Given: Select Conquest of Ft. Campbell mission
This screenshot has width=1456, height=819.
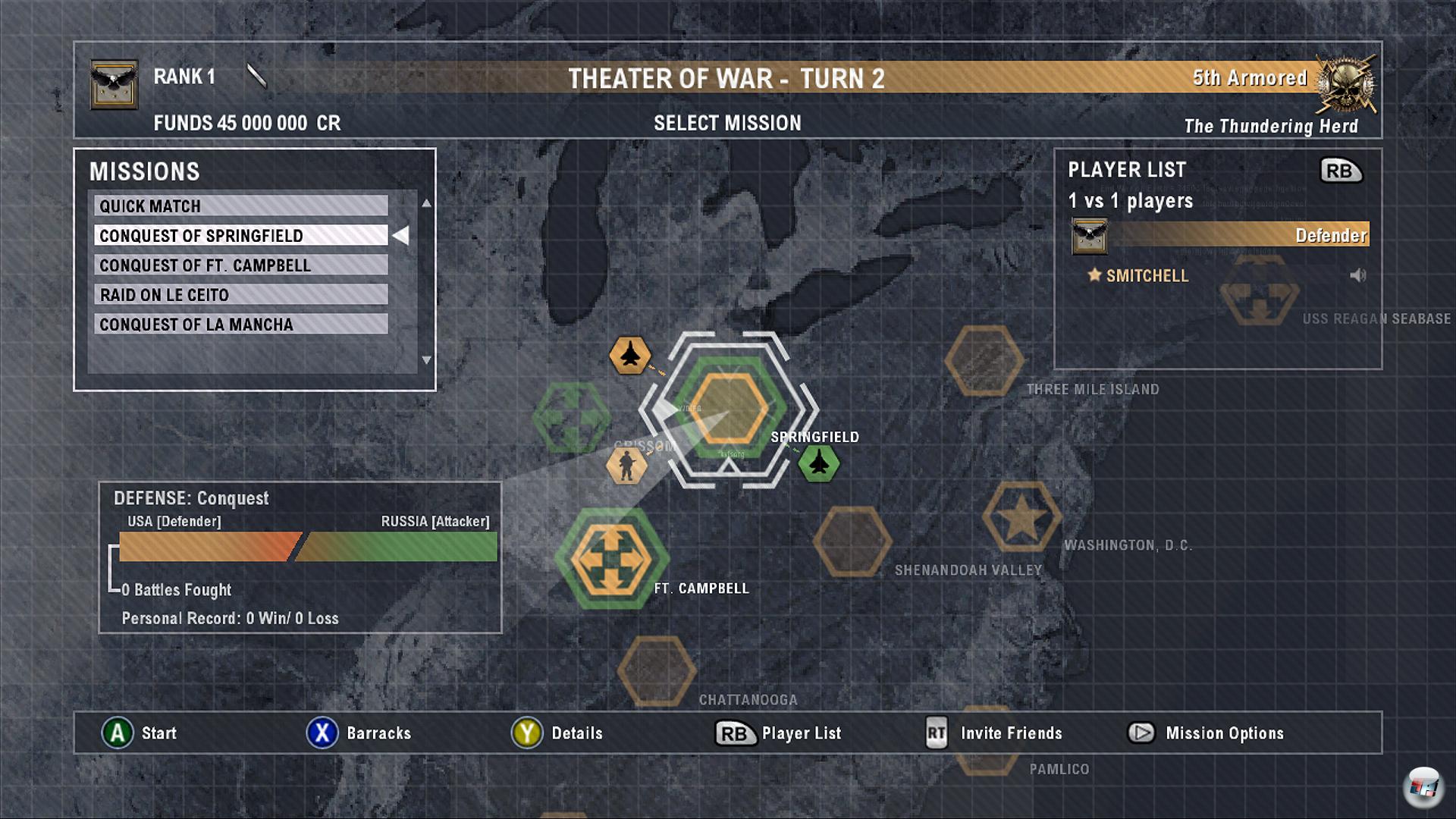Looking at the screenshot, I should click(x=240, y=265).
